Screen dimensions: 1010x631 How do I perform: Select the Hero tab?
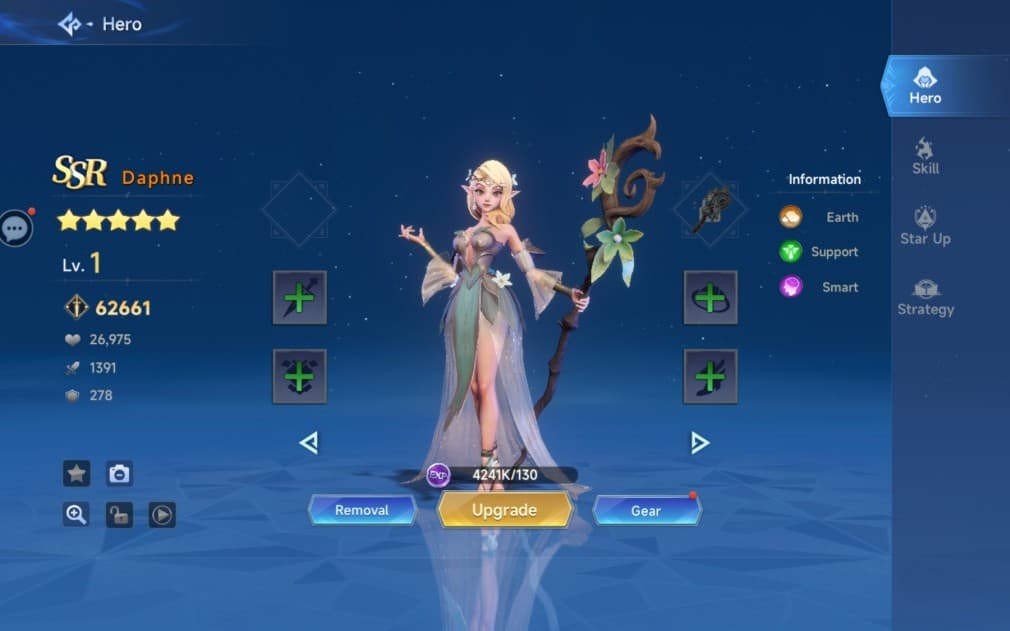(925, 86)
